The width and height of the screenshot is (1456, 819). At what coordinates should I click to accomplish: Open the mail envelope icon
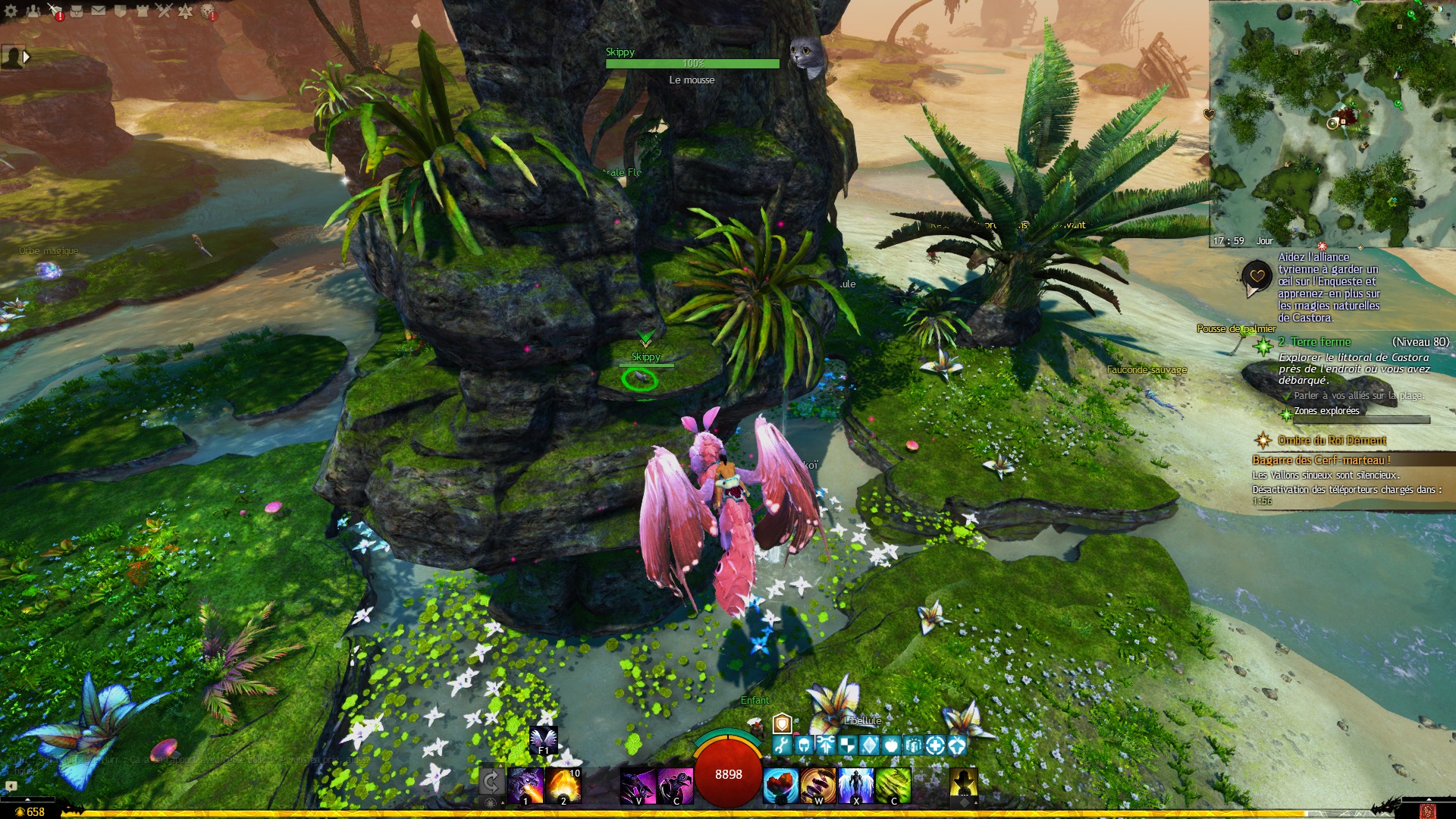click(x=99, y=11)
